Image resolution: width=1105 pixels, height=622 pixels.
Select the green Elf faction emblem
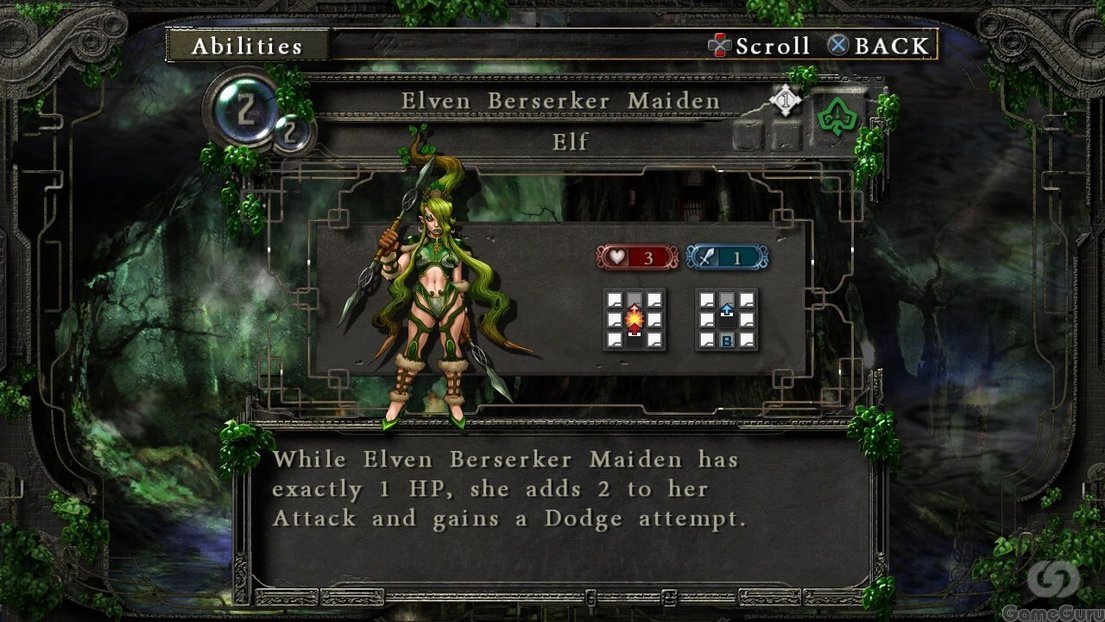pyautogui.click(x=837, y=118)
